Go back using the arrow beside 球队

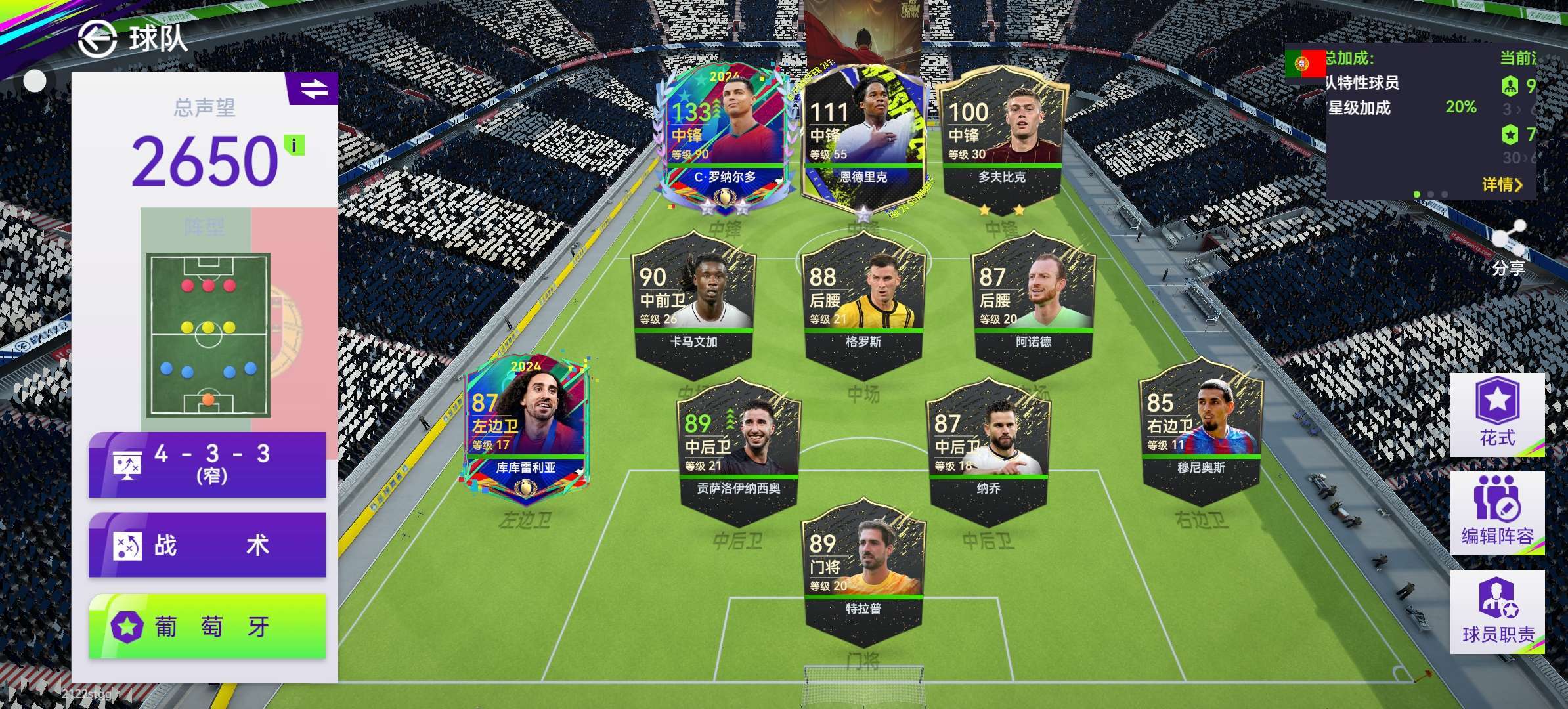tap(97, 39)
